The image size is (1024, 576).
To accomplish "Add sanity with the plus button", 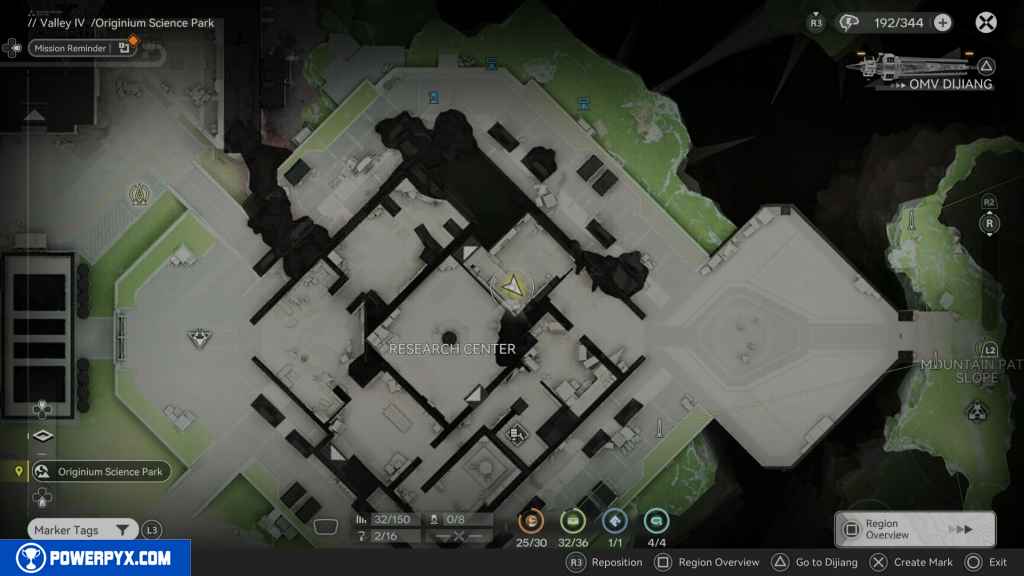I will coord(942,22).
